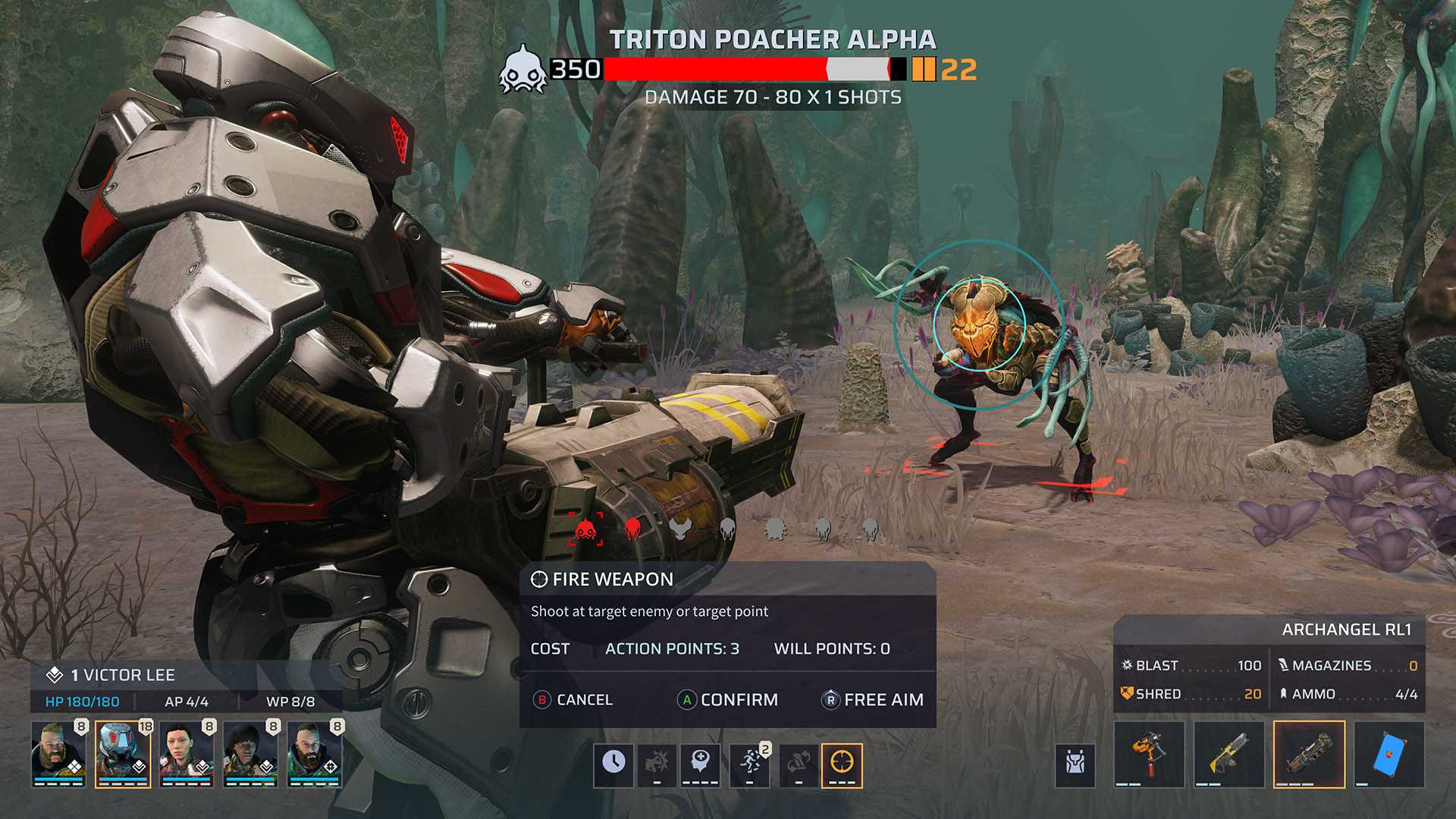Equip the orange pistol weapon slot
1456x819 pixels.
pos(1149,755)
